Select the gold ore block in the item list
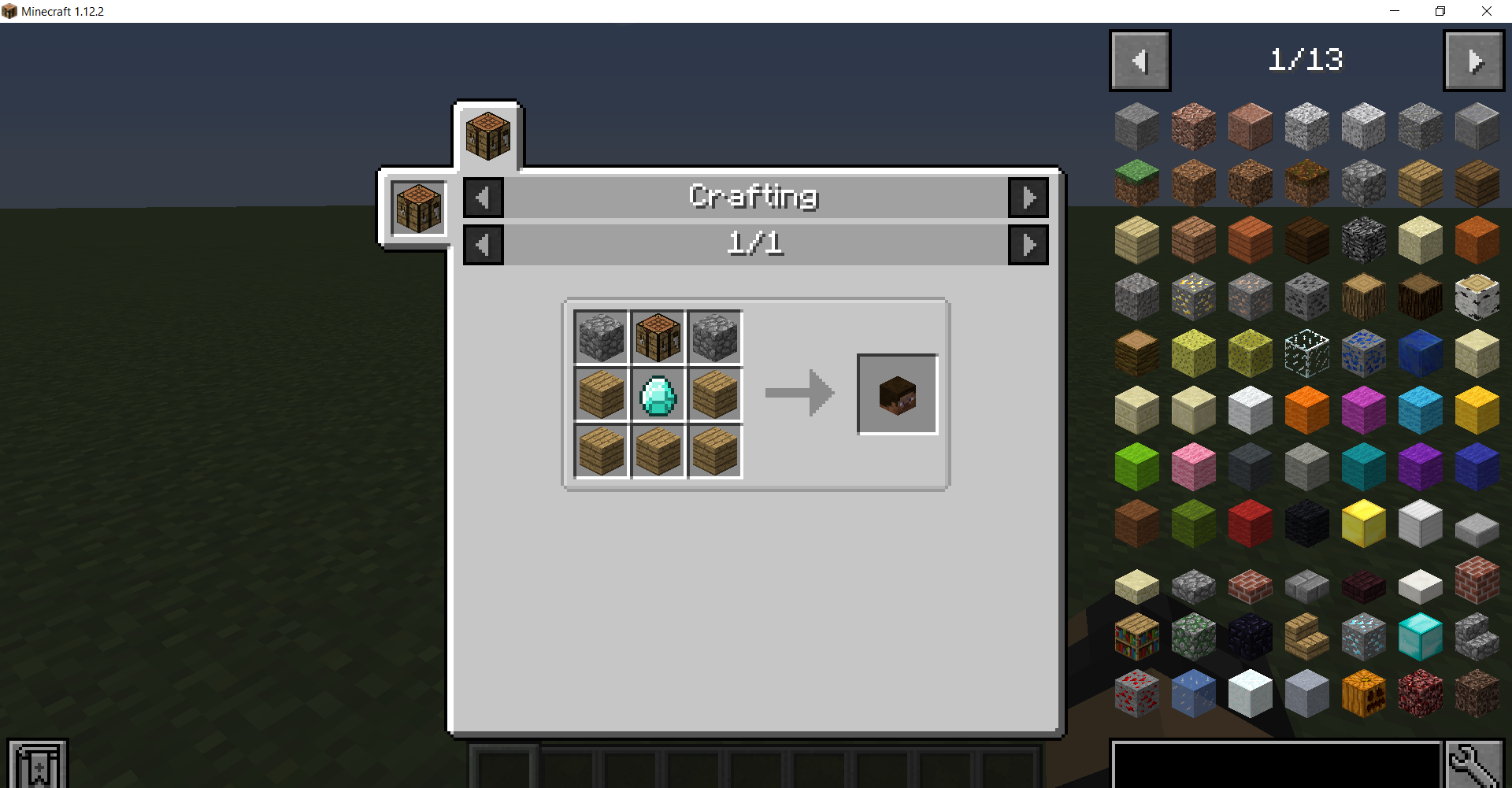Screen dimensions: 1512x788 point(1193,296)
